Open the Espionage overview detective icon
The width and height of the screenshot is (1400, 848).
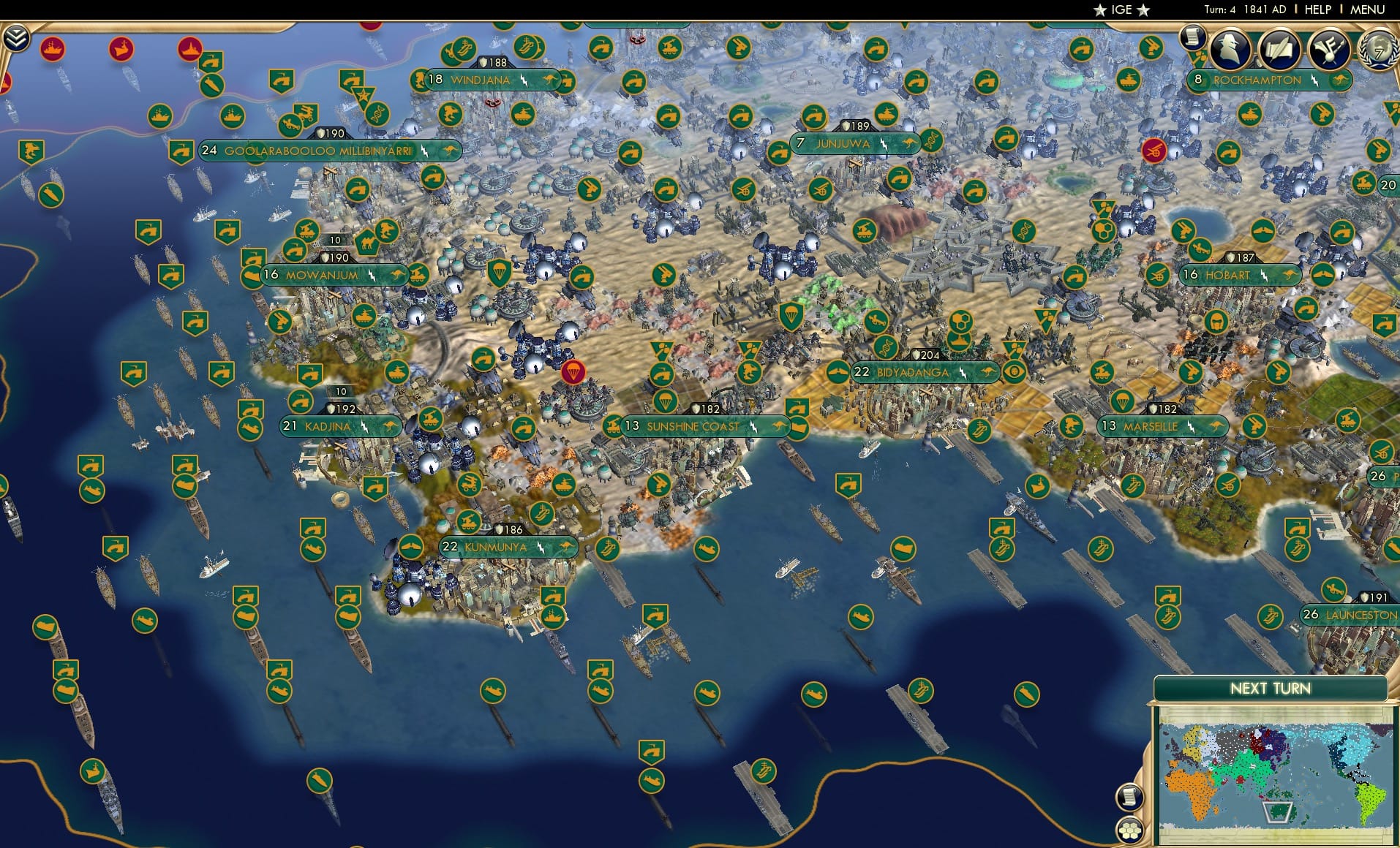point(1228,48)
